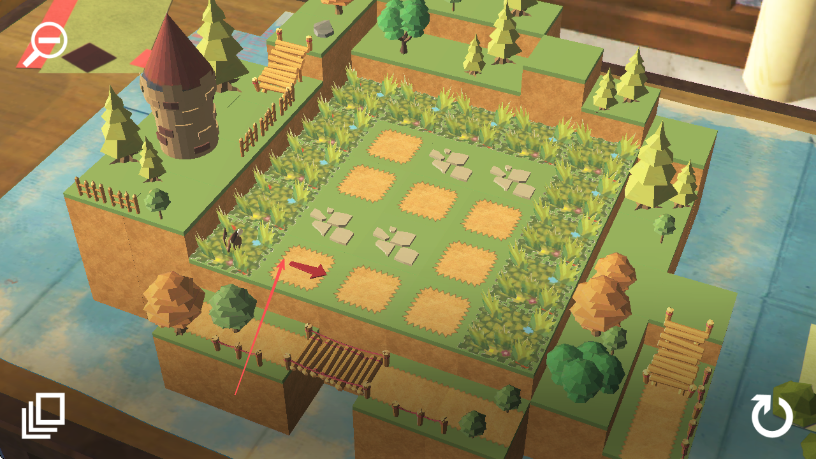Screen dimensions: 816x459
Task: Restart the level with circular arrow
Action: tap(771, 416)
